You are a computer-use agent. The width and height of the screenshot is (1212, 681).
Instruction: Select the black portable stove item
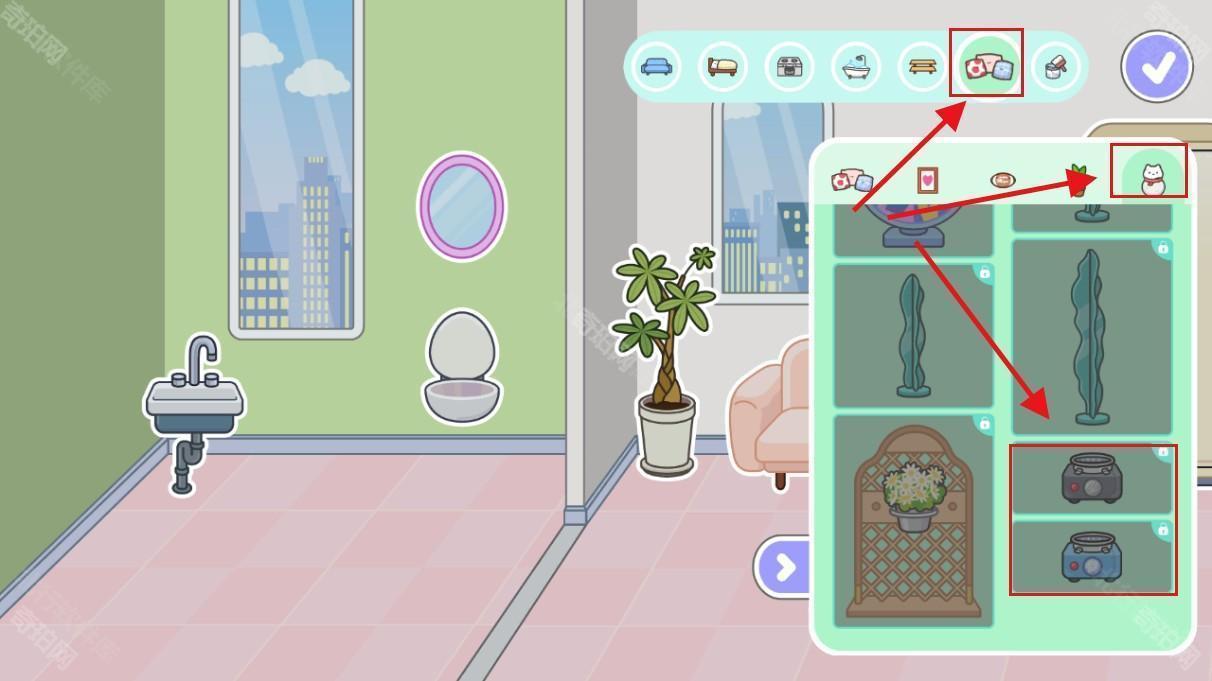pyautogui.click(x=1091, y=479)
